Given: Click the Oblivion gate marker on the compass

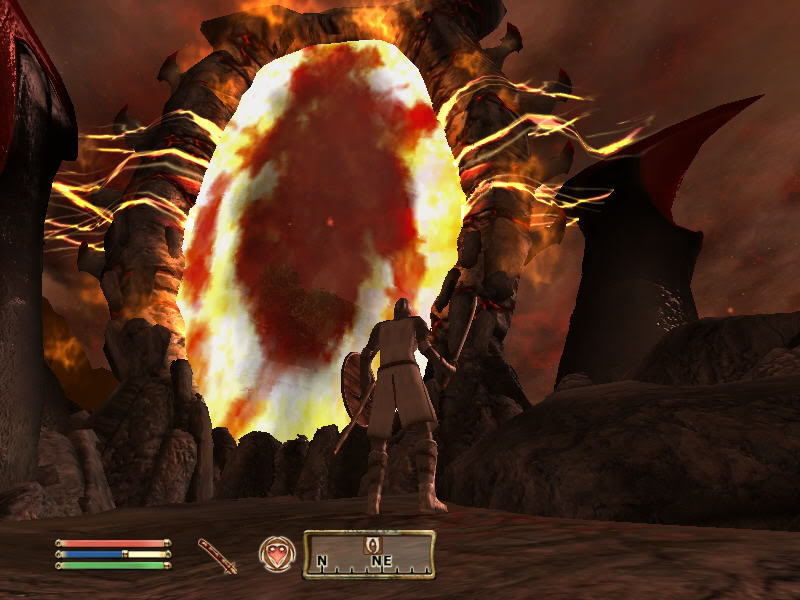Looking at the screenshot, I should [373, 543].
